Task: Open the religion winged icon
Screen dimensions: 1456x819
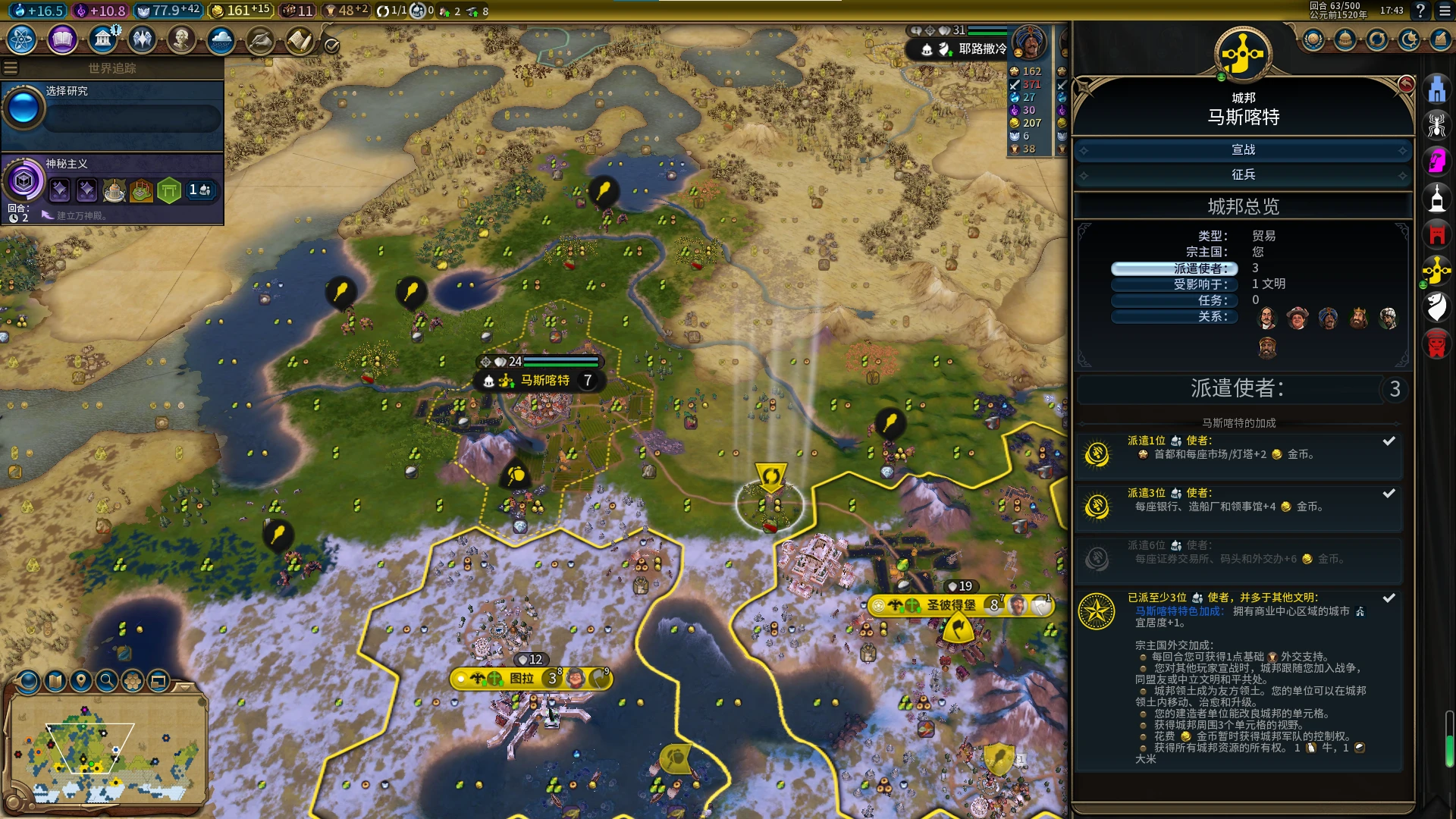Action: (142, 39)
